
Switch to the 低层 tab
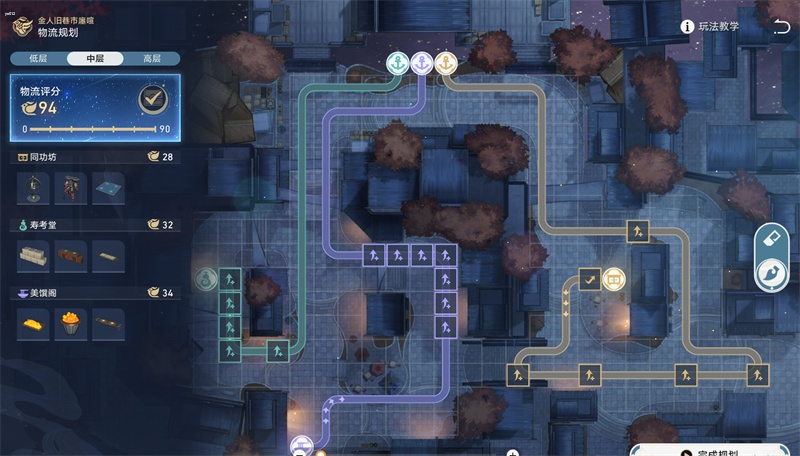[x=39, y=59]
